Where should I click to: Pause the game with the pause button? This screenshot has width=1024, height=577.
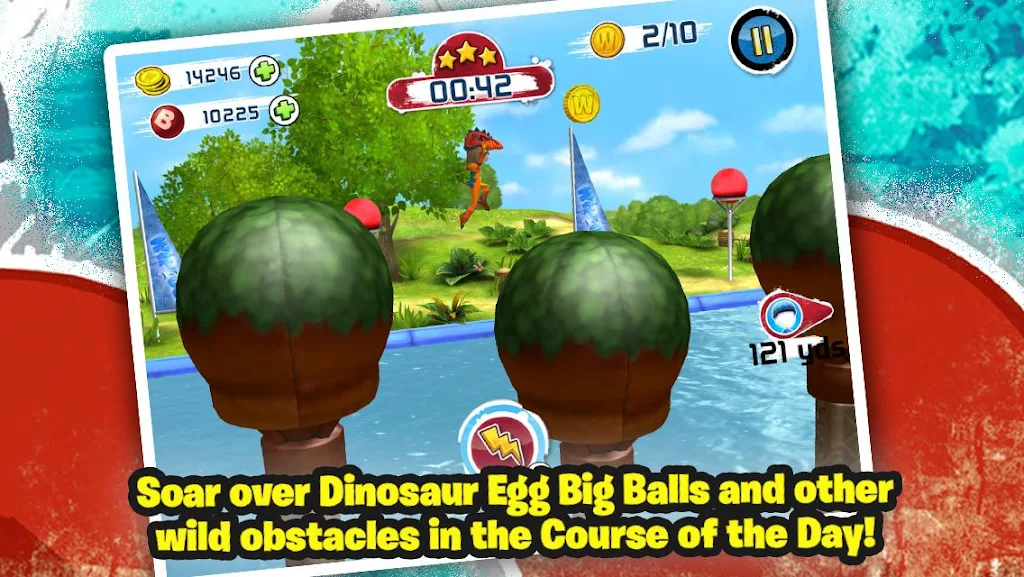click(x=761, y=41)
